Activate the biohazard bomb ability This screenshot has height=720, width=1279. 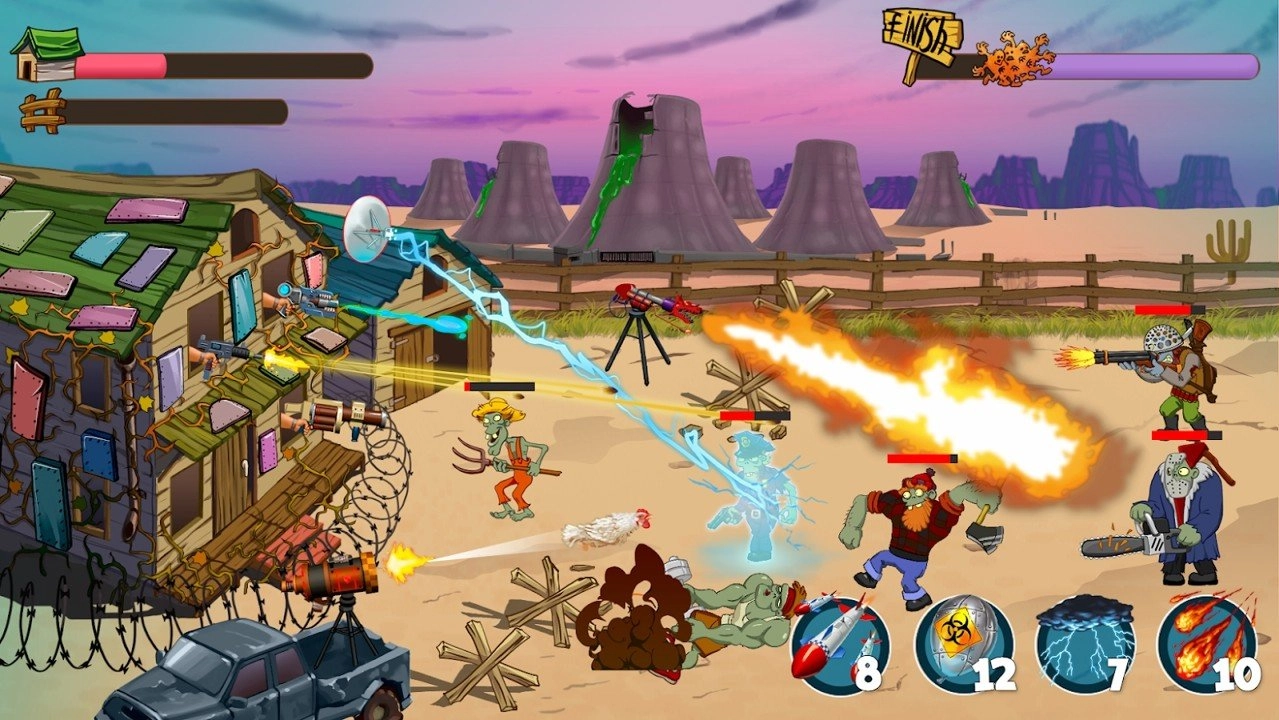[x=963, y=645]
